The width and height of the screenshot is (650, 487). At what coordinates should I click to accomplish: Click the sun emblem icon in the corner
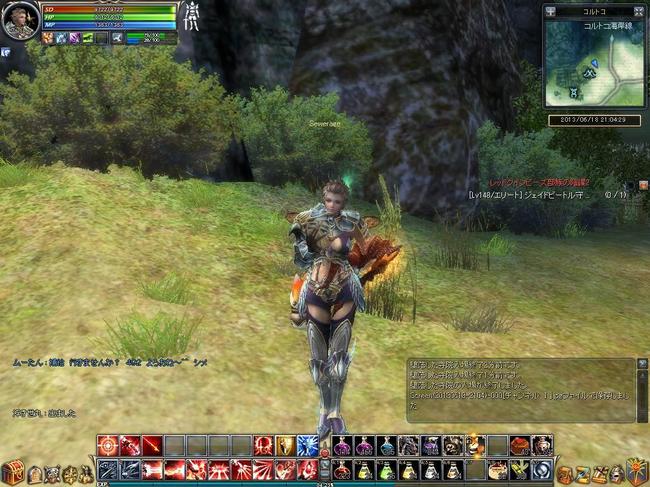[635, 470]
